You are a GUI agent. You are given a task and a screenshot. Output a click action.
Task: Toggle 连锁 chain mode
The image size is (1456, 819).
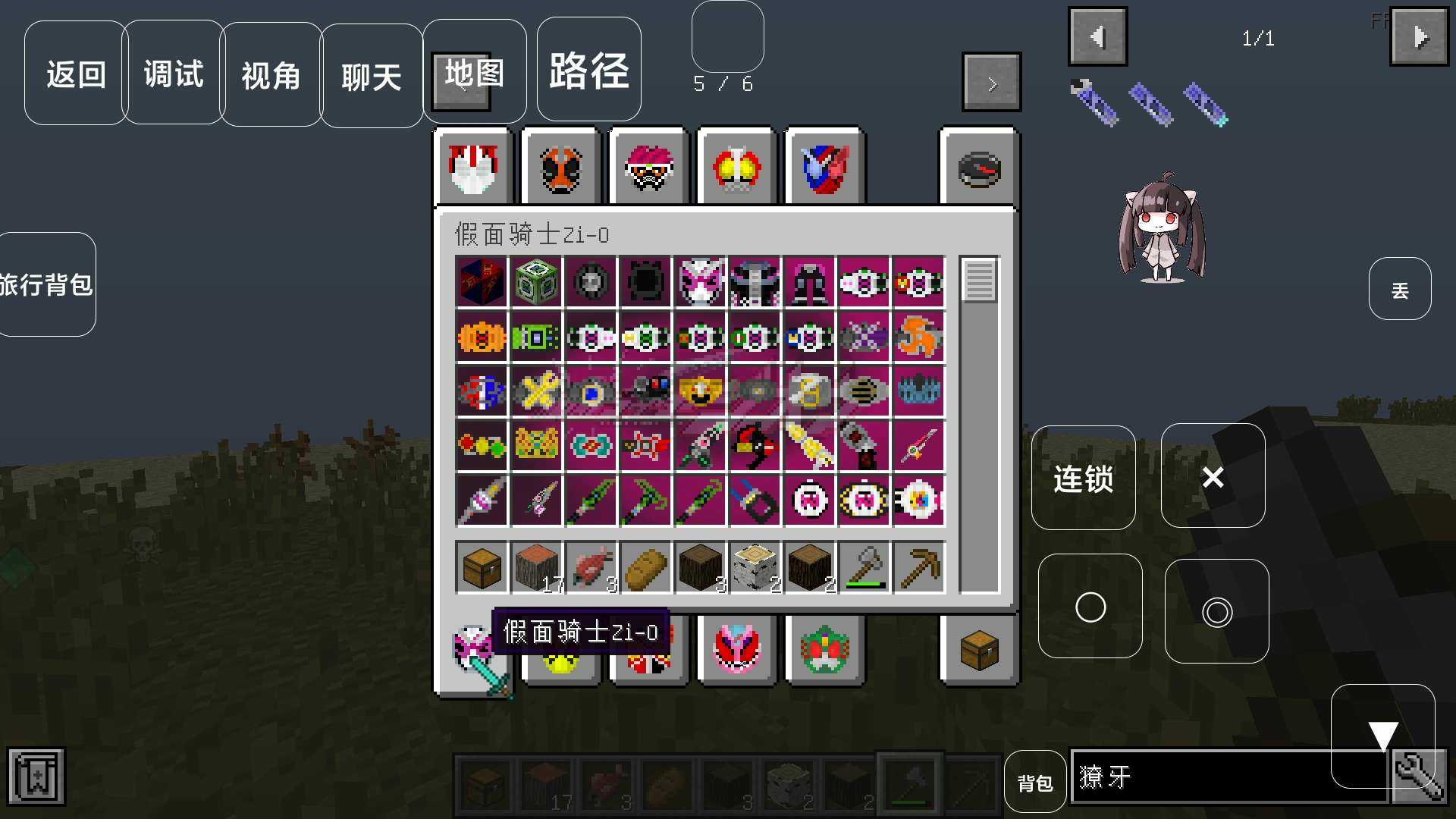click(x=1083, y=478)
